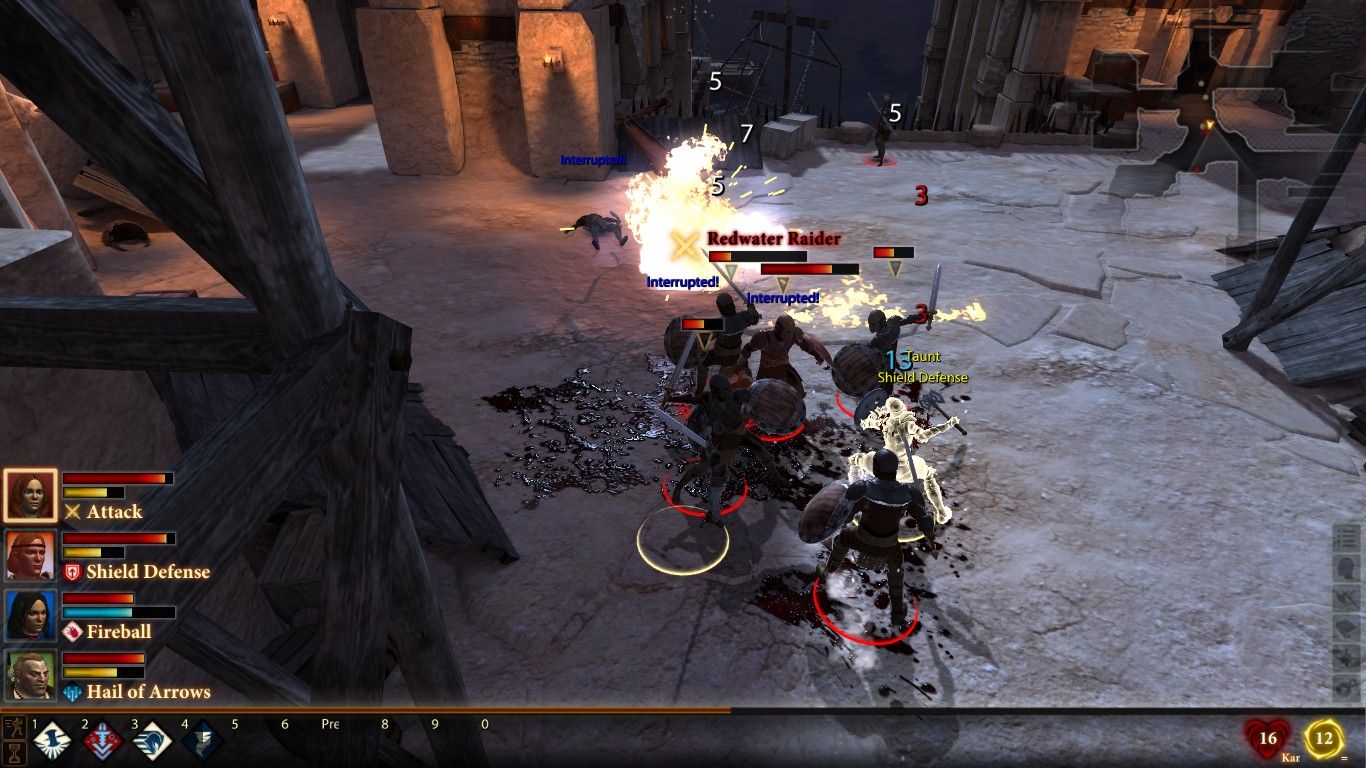This screenshot has height=768, width=1366.
Task: Use the yellow stamina potion icon
Action: [1324, 740]
